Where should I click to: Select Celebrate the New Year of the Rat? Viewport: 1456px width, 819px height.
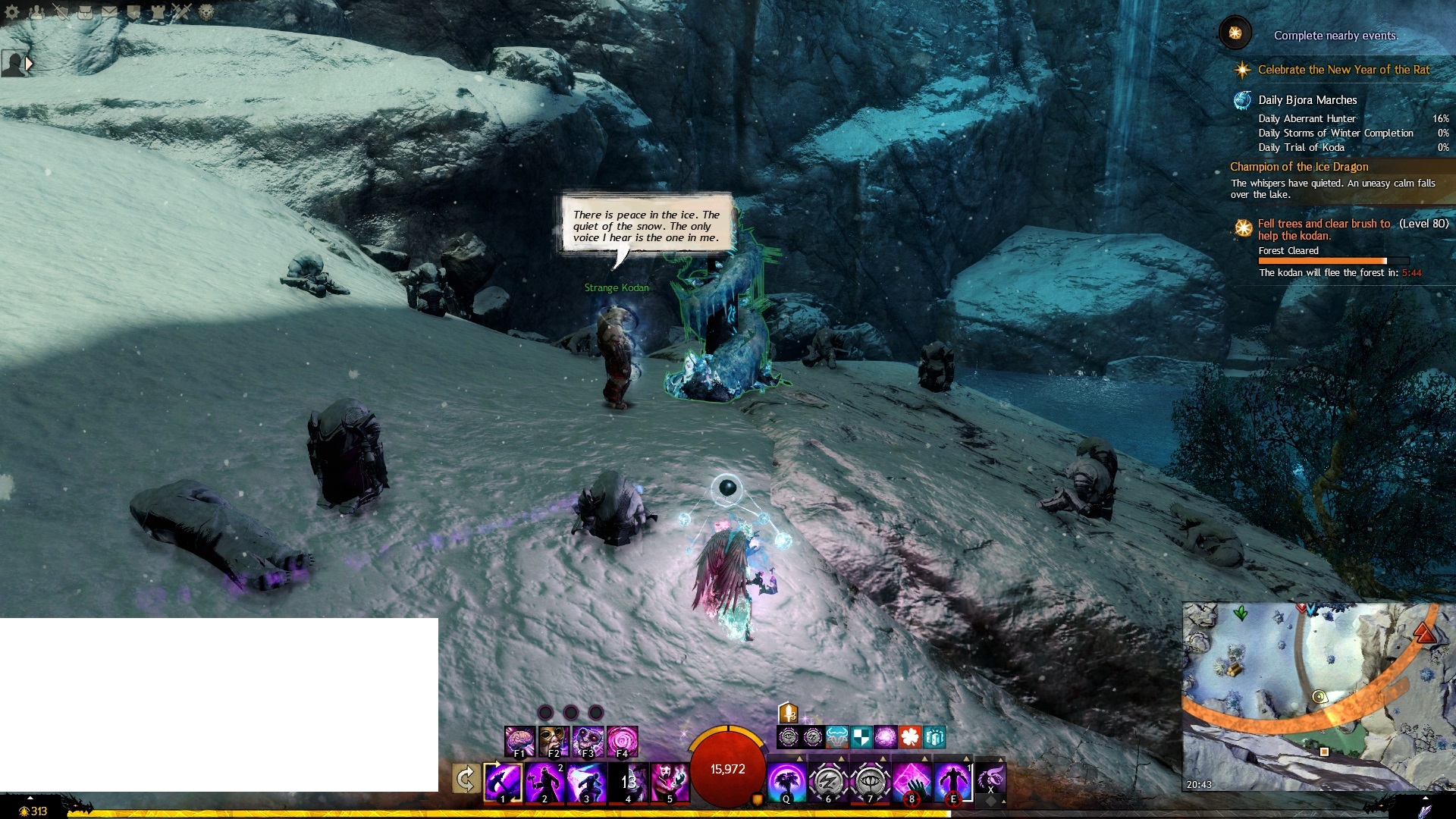(1343, 70)
